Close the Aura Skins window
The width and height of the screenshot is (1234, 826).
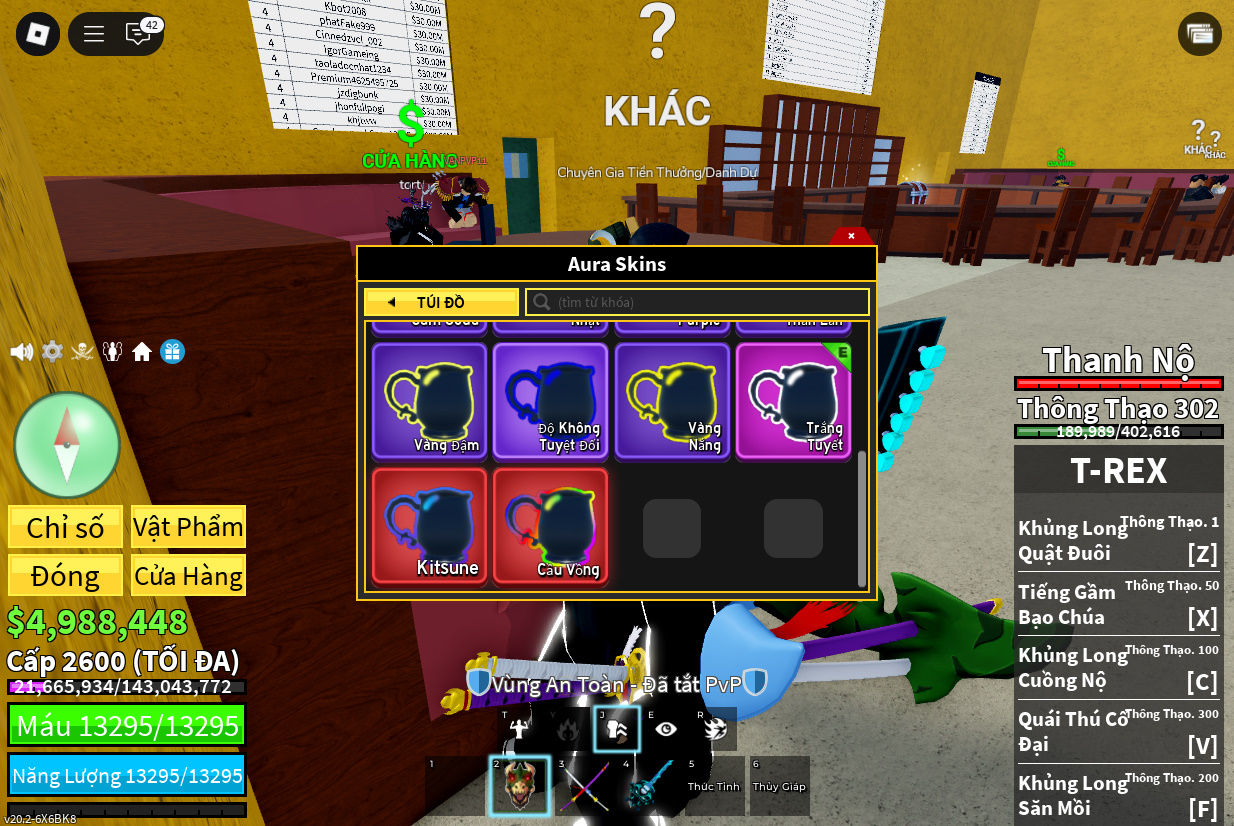pyautogui.click(x=851, y=236)
